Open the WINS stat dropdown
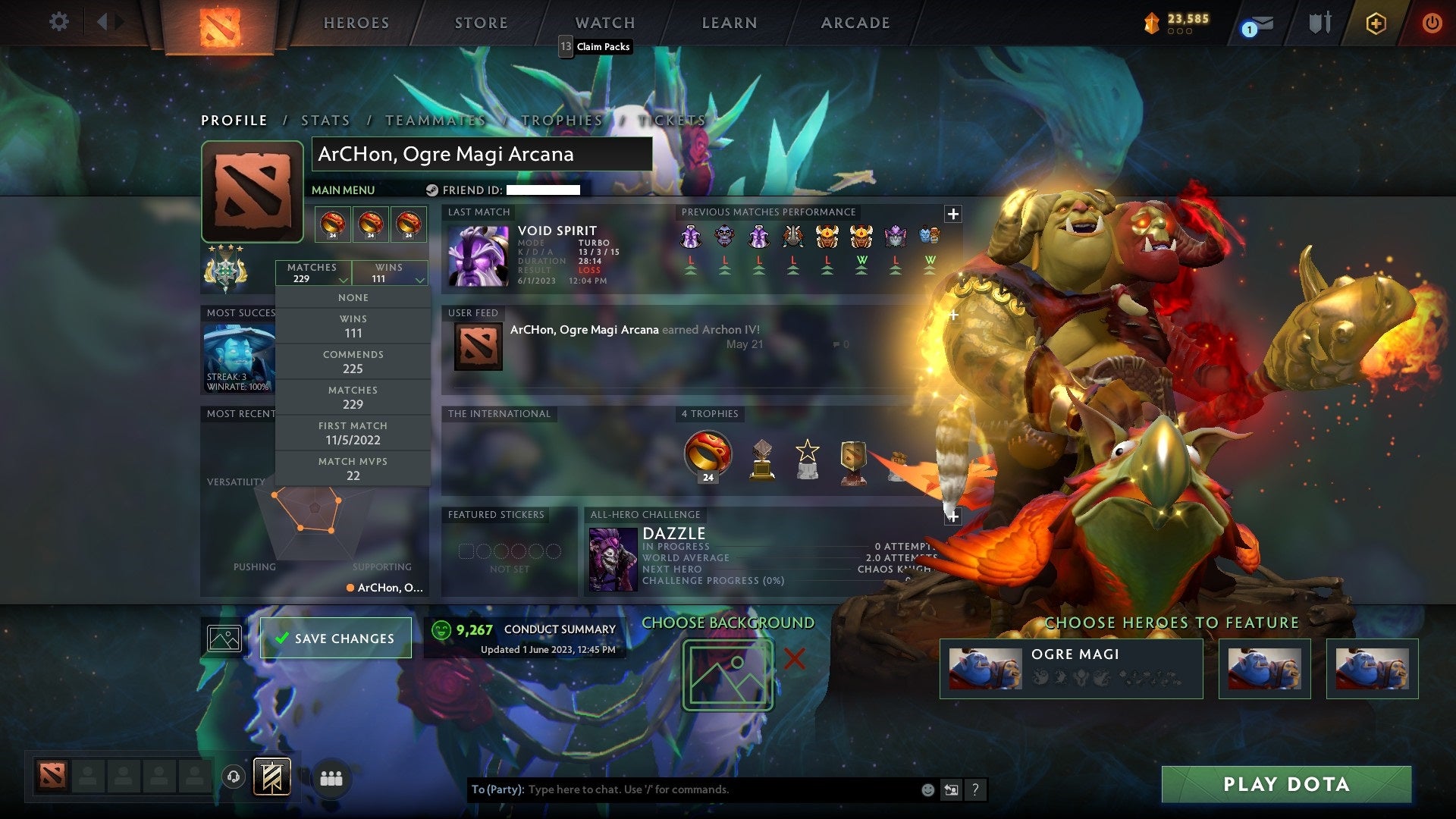 click(x=391, y=273)
